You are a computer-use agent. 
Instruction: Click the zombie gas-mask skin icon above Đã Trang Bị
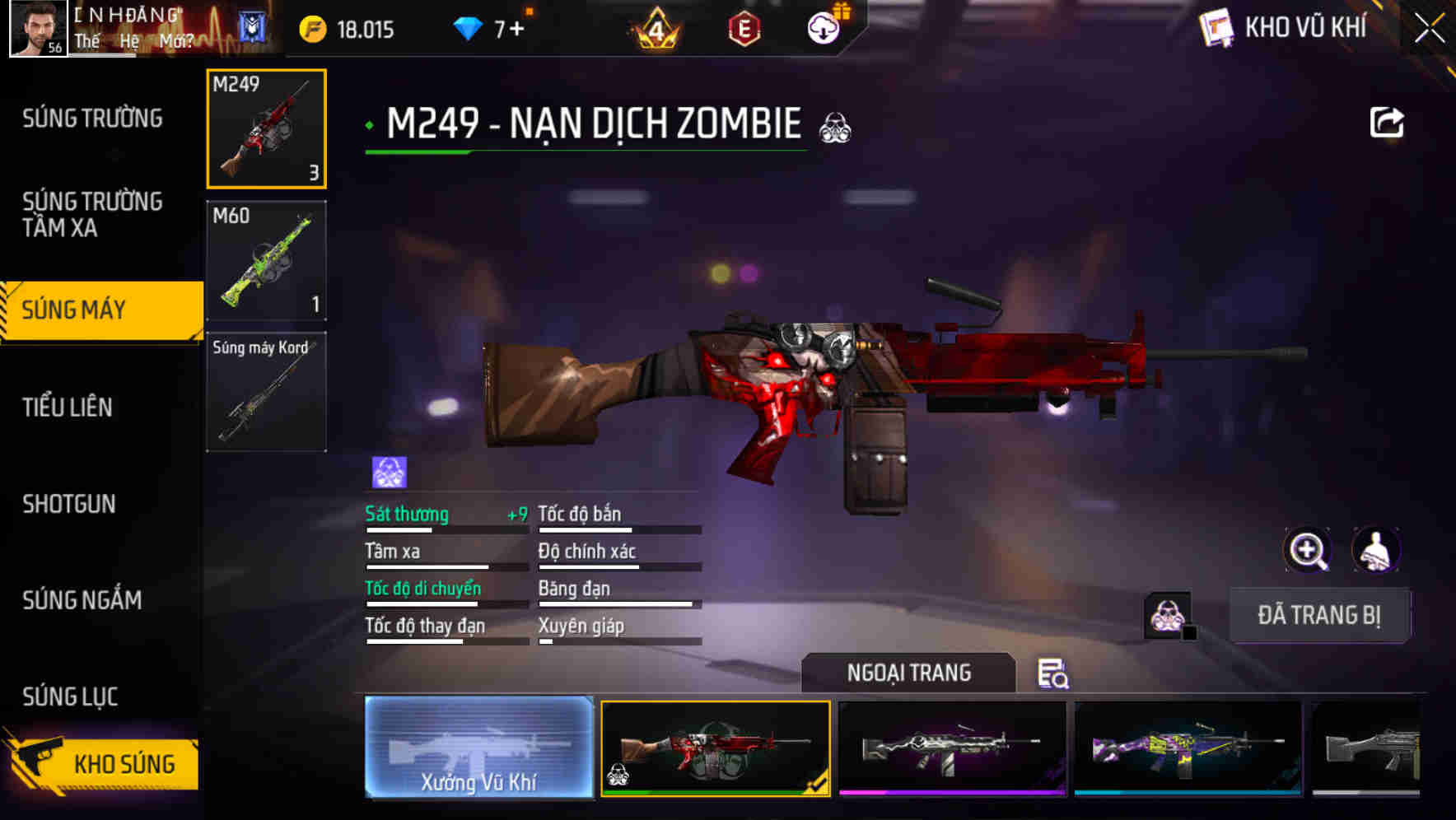(x=1167, y=615)
